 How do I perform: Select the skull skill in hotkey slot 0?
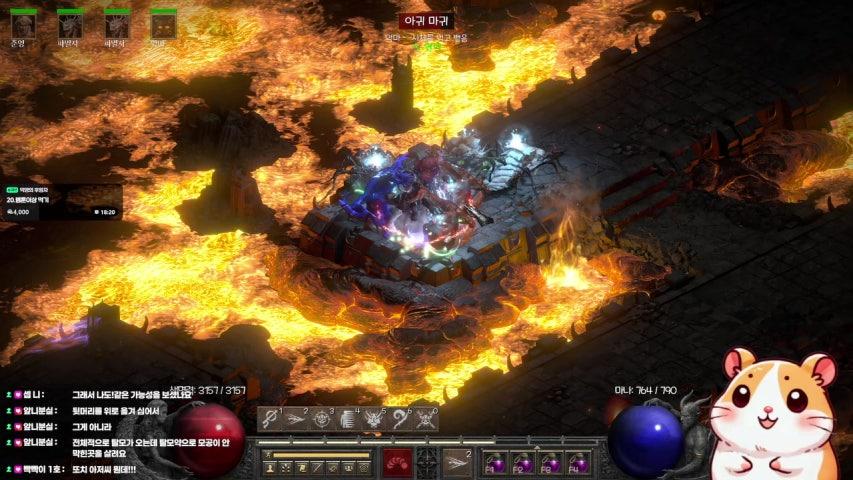(426, 419)
